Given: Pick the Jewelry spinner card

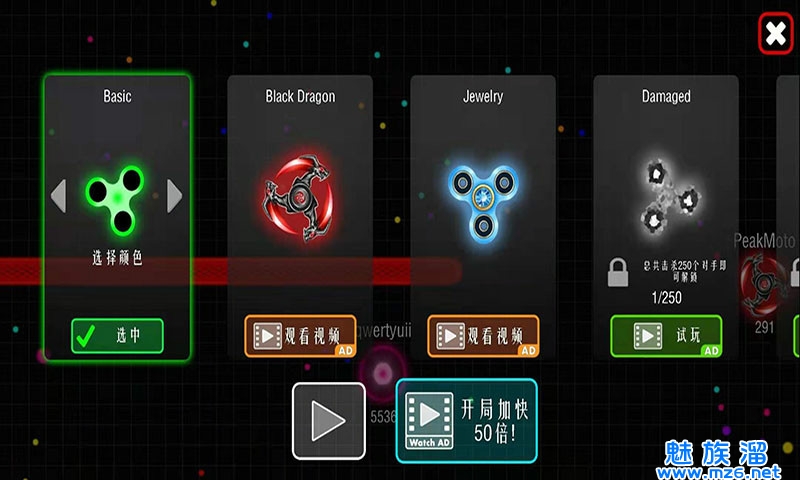Looking at the screenshot, I should 483,190.
